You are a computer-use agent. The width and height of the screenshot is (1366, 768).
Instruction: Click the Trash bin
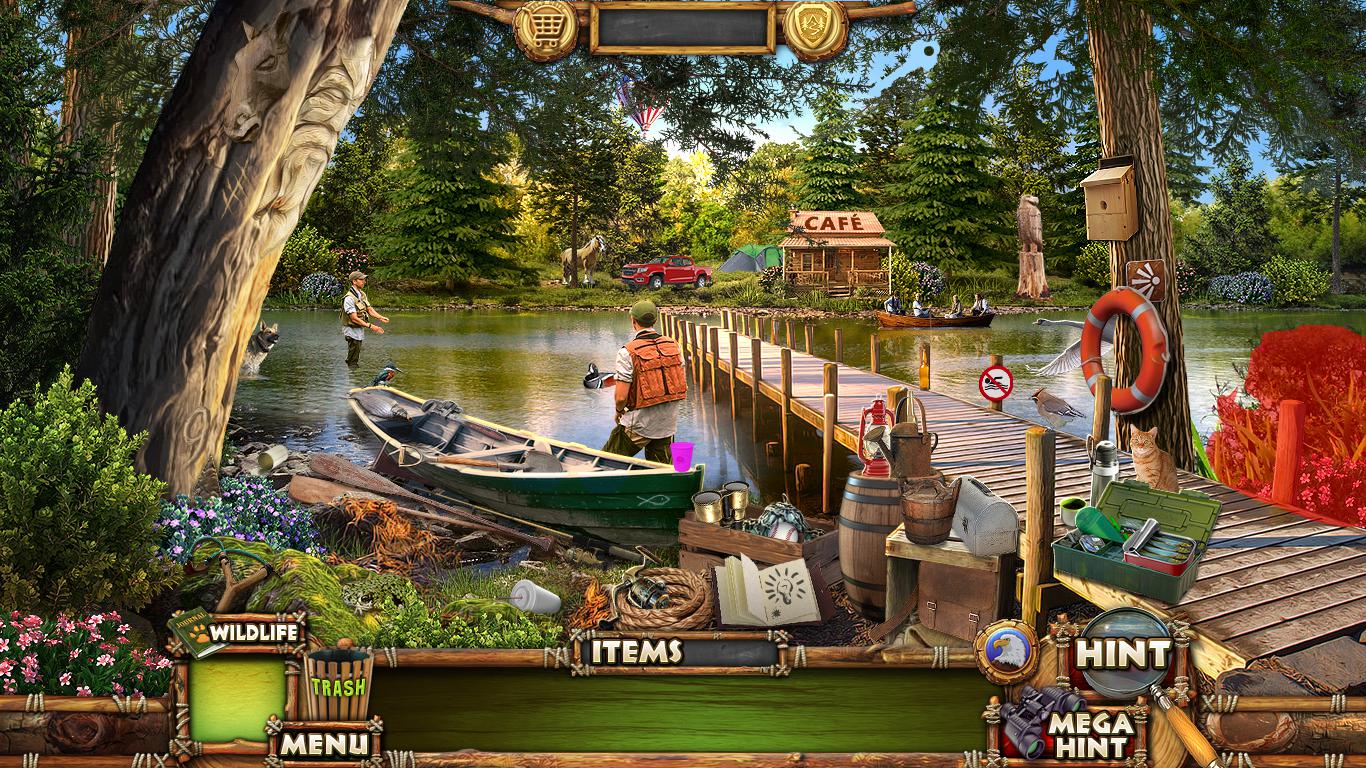tap(338, 684)
